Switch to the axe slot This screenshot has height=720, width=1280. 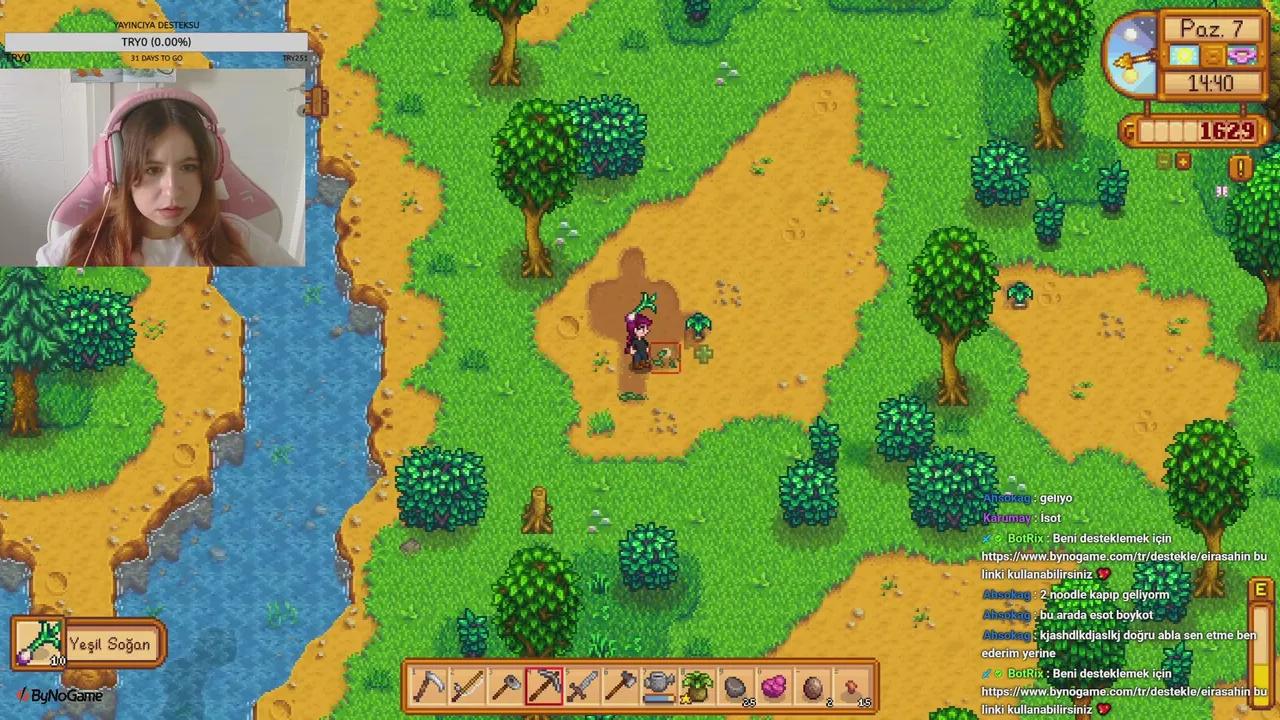coord(620,687)
